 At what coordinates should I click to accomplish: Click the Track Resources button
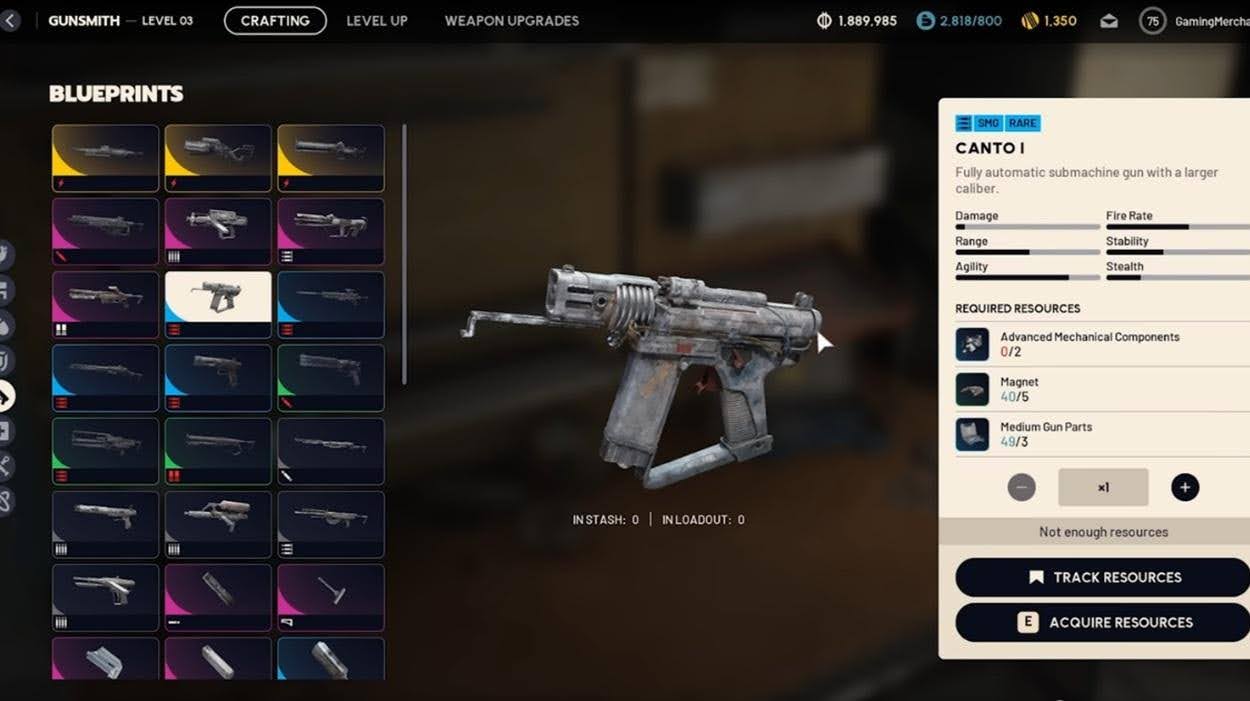click(x=1103, y=577)
